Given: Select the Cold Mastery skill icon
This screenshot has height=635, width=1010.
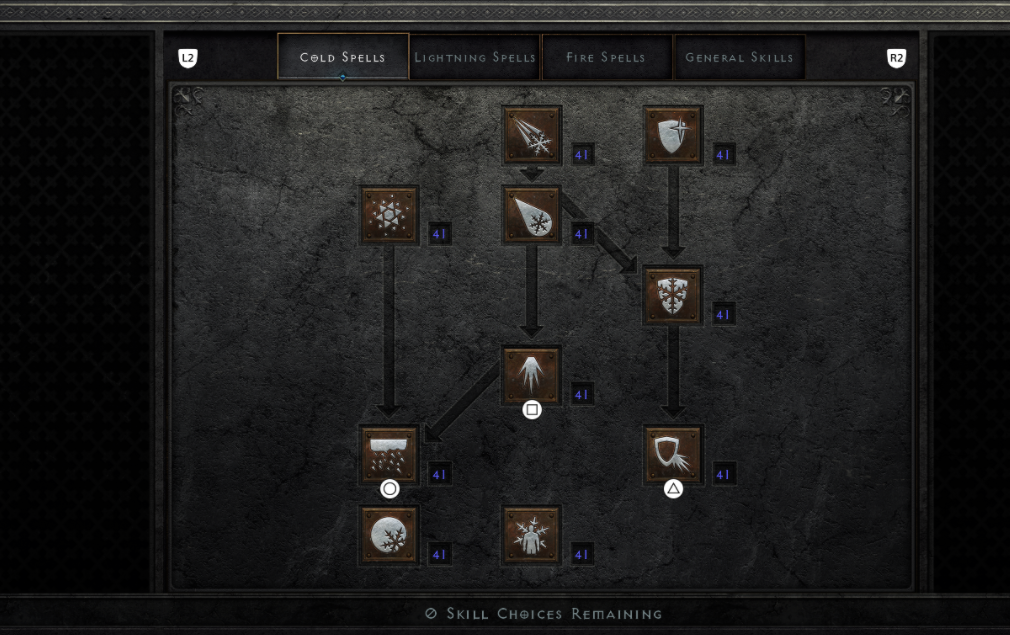Looking at the screenshot, I should pyautogui.click(x=532, y=535).
